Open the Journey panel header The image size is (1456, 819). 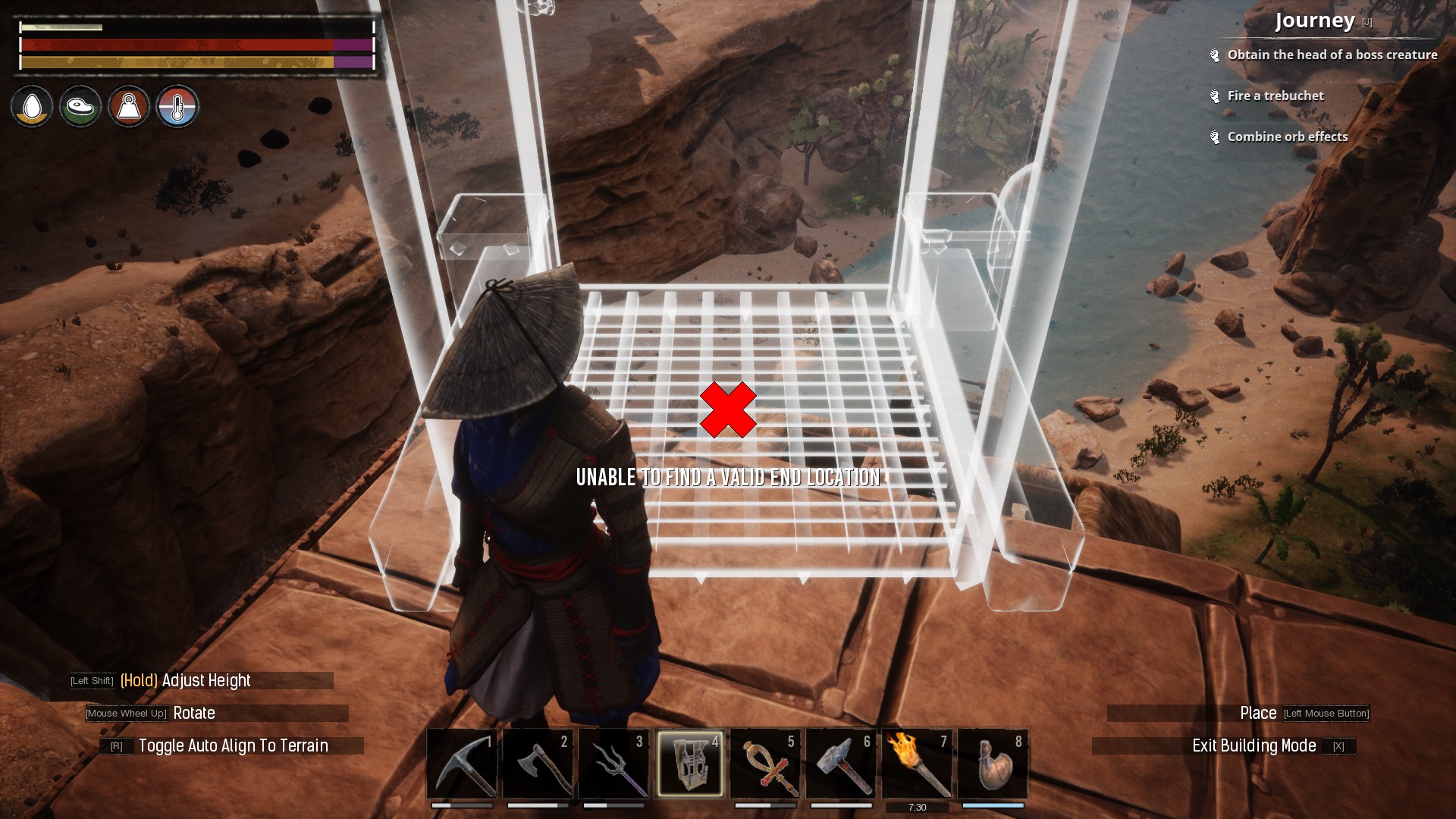[x=1315, y=21]
